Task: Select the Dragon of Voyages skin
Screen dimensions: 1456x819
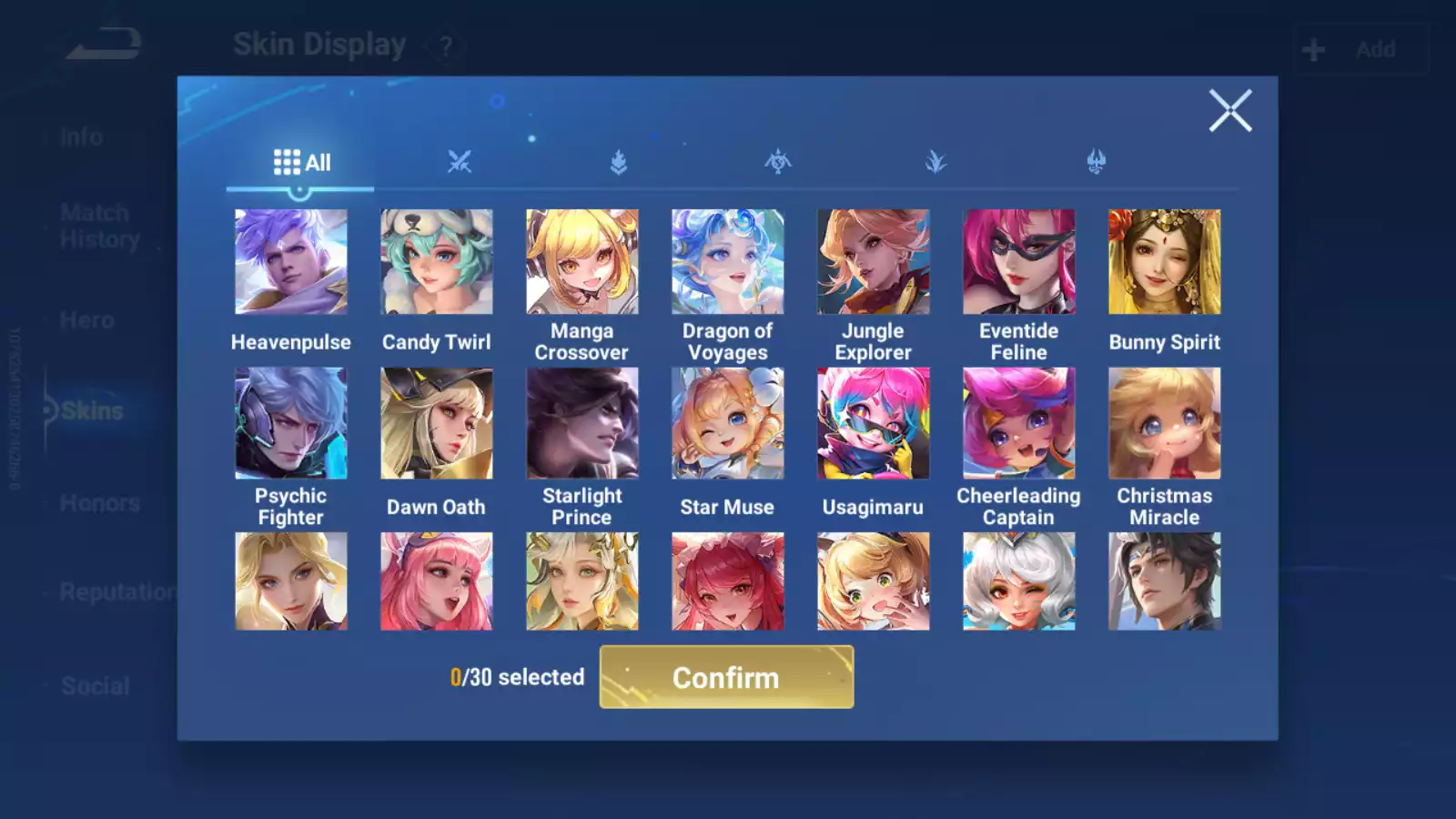Action: click(x=728, y=262)
